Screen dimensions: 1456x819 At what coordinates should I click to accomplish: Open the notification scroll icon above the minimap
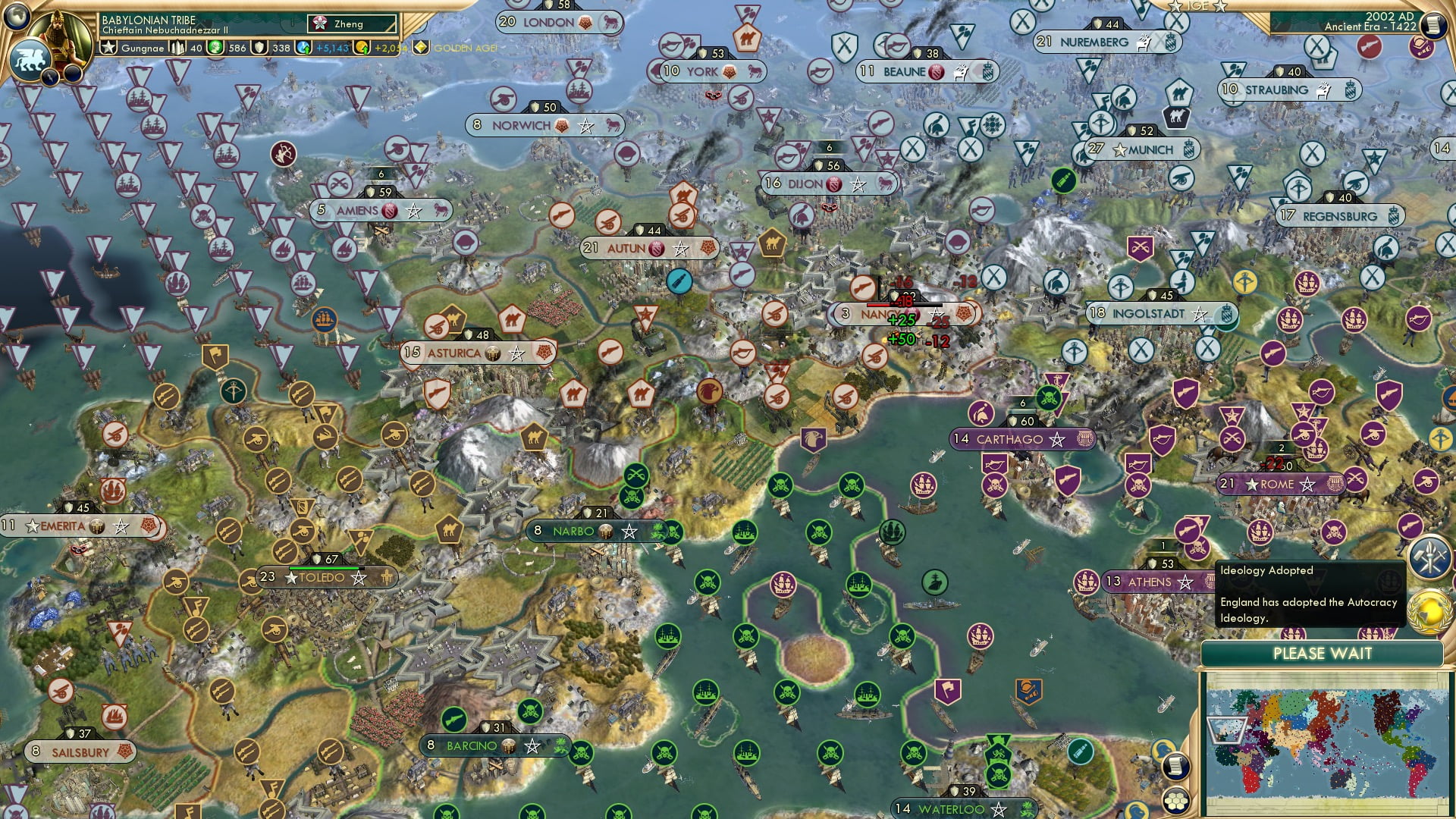1176,766
